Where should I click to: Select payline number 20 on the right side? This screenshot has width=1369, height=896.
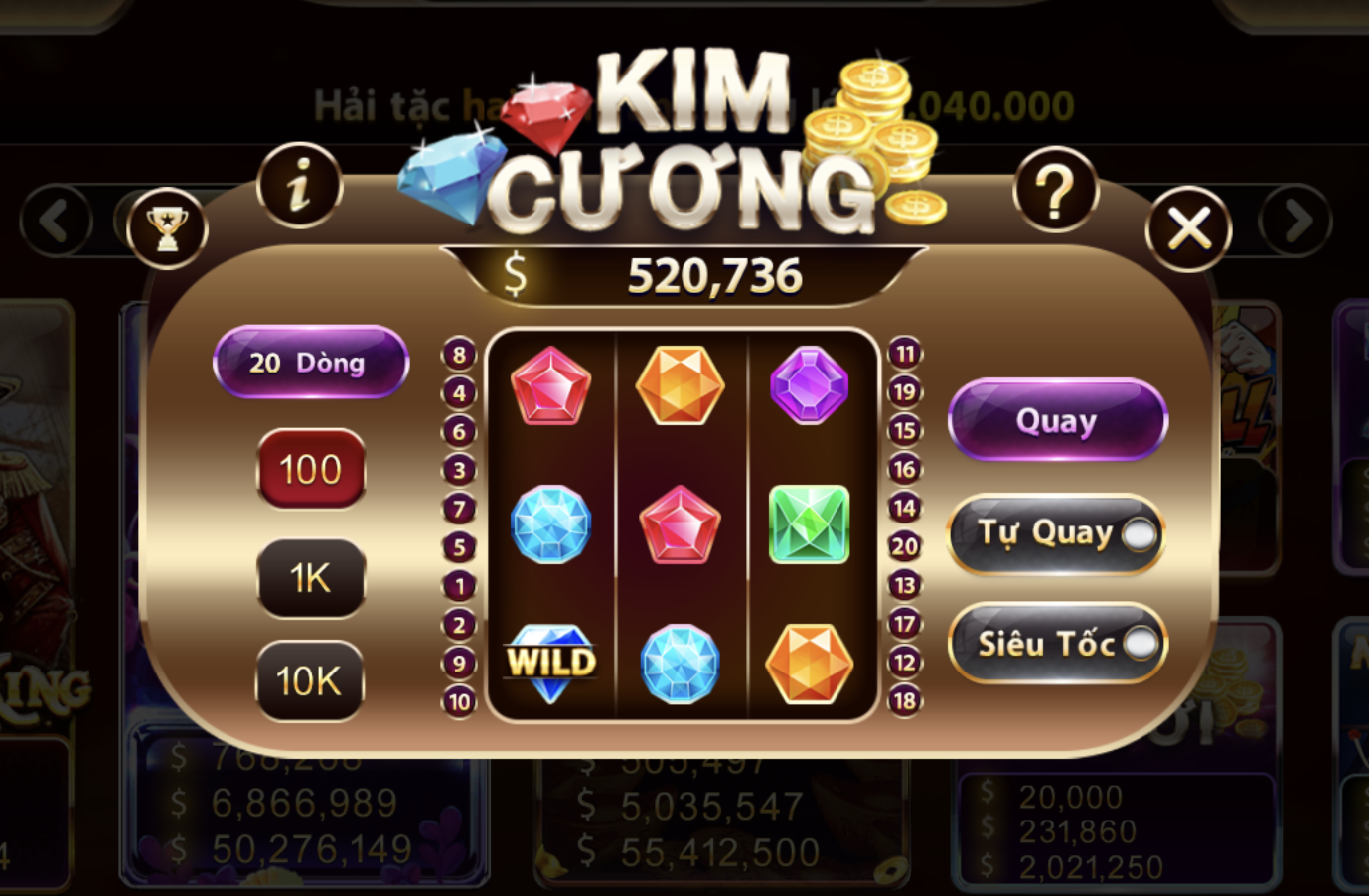tap(903, 545)
